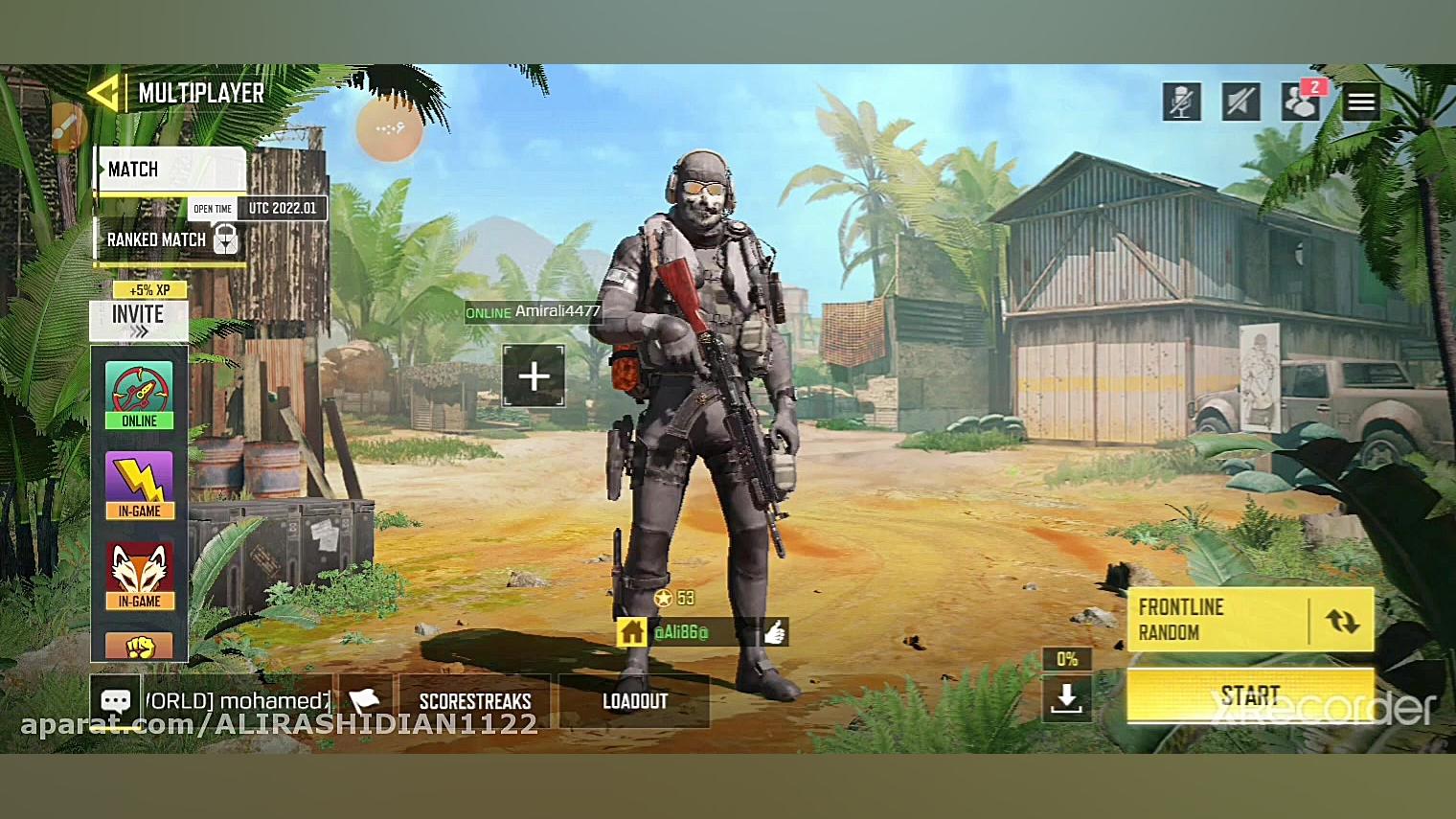
Task: Open the Loadout menu
Action: coord(634,701)
